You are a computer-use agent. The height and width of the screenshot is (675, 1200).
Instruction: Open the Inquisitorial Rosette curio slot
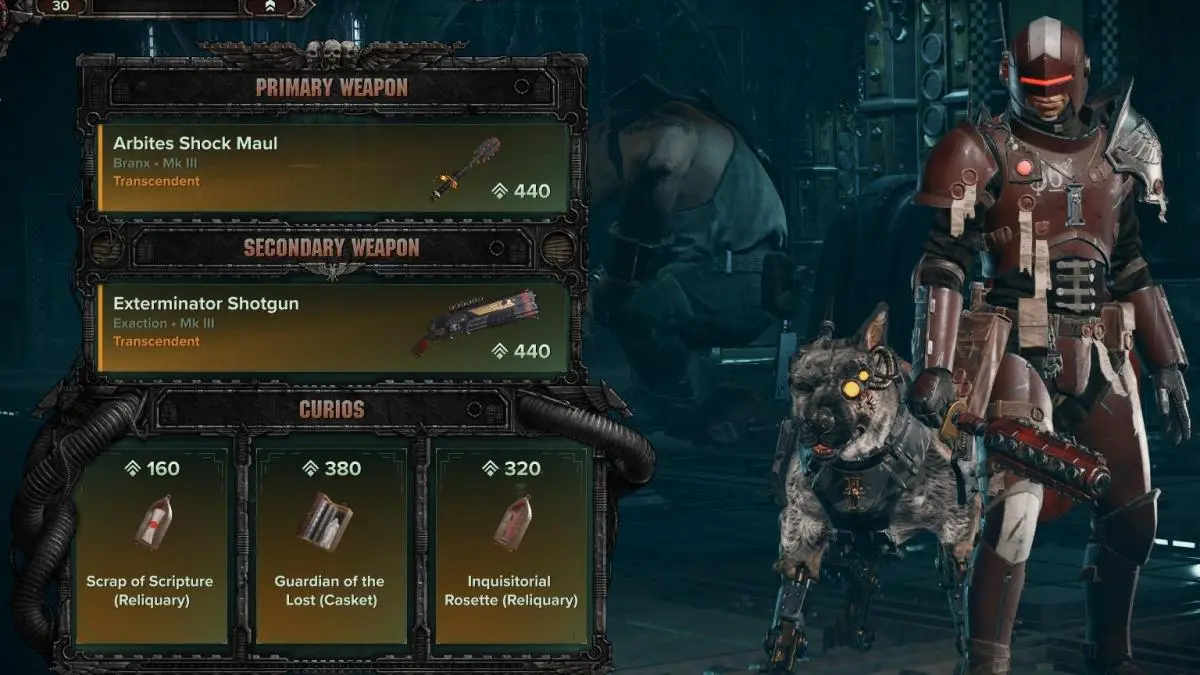[x=510, y=540]
